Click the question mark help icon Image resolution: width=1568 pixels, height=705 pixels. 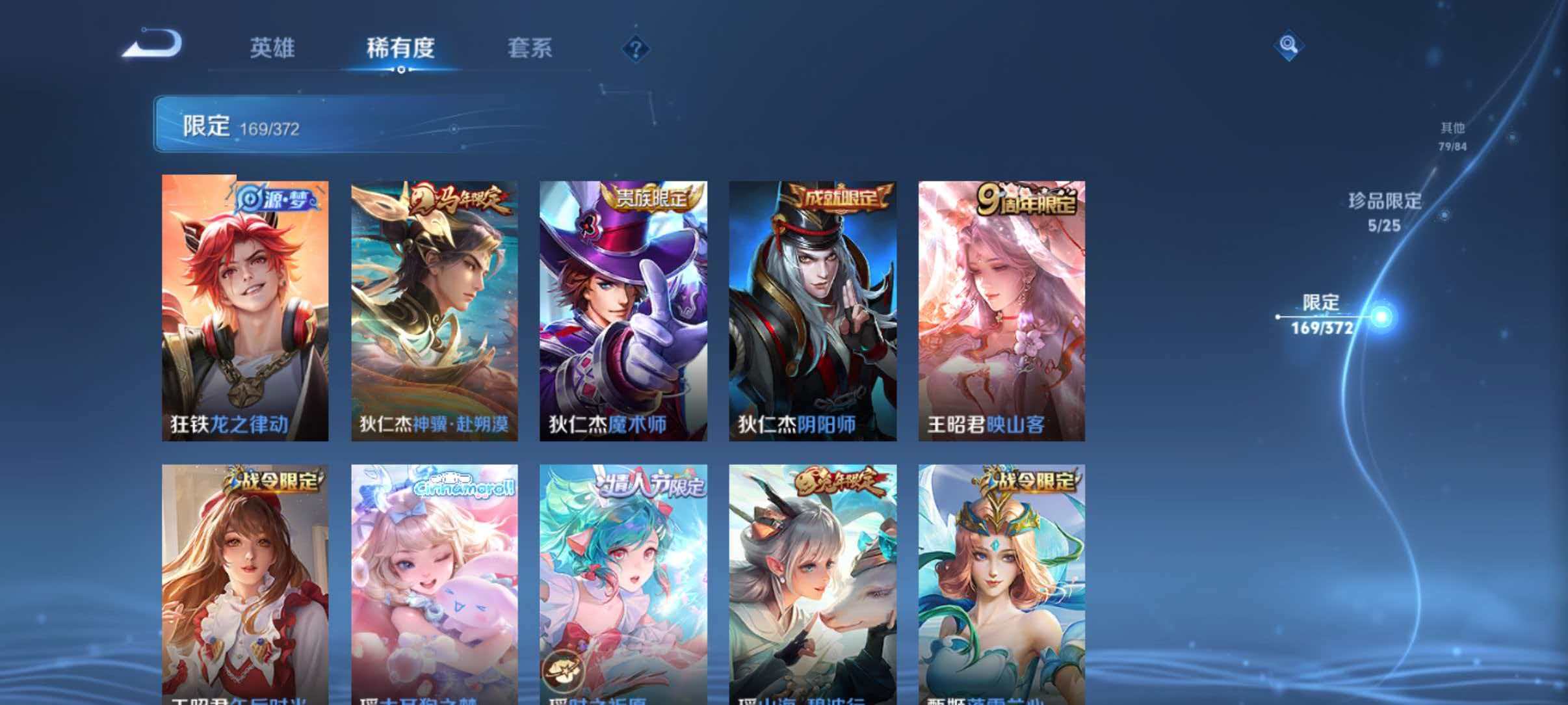coord(638,49)
